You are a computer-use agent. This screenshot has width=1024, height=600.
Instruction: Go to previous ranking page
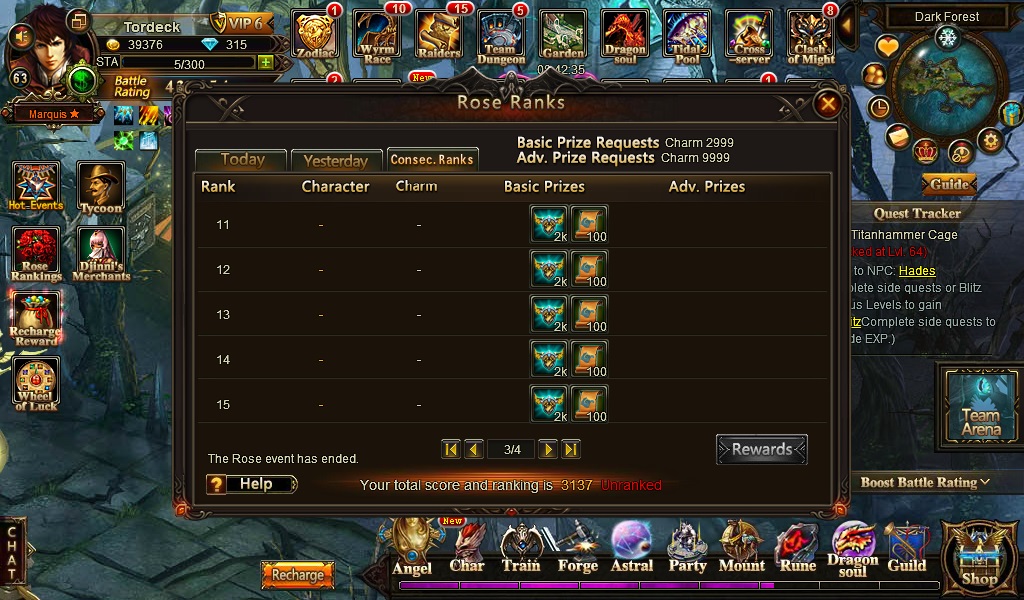474,450
